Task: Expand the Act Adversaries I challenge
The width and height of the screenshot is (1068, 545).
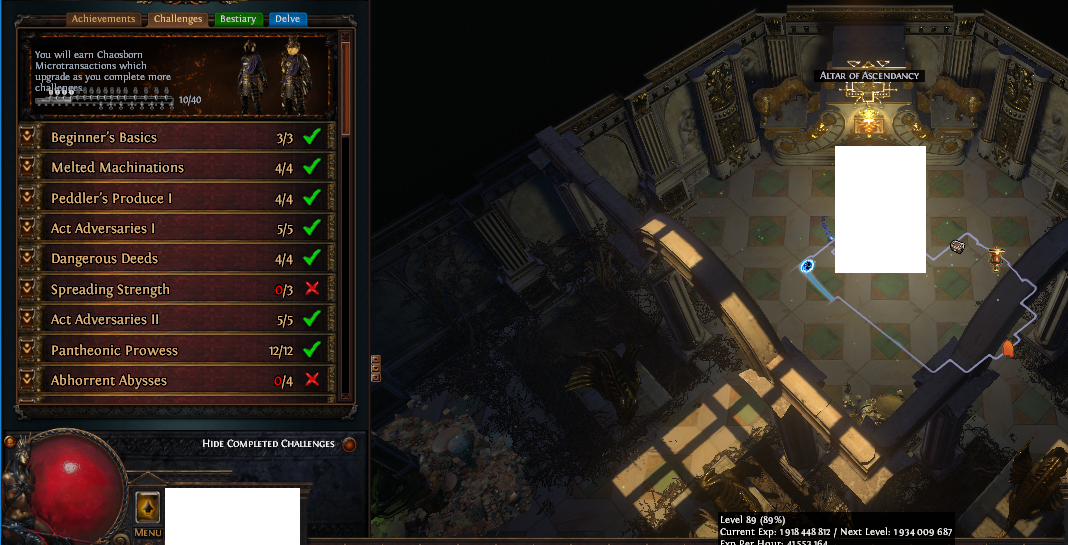Action: point(28,228)
